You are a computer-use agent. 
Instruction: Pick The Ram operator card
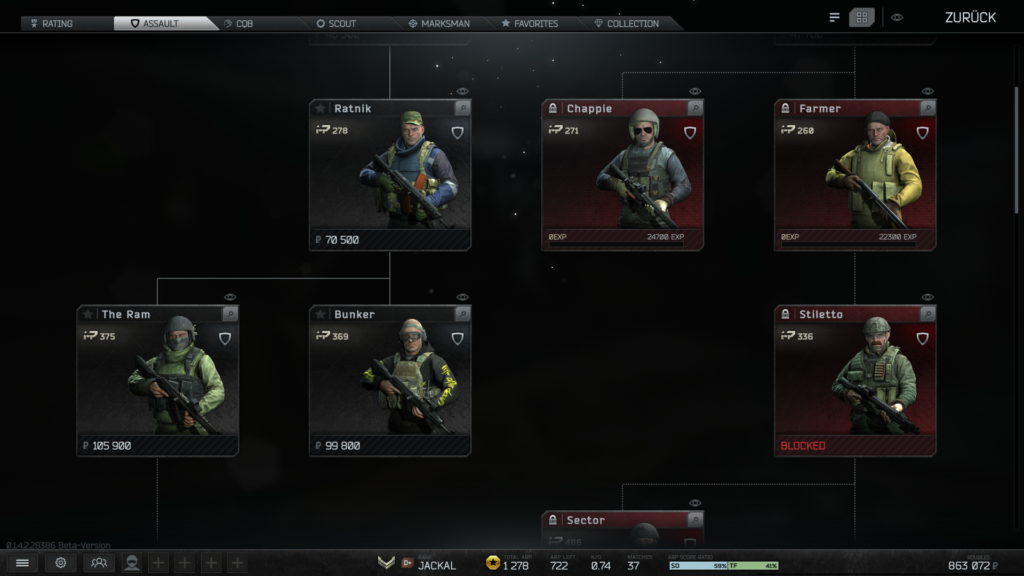157,381
